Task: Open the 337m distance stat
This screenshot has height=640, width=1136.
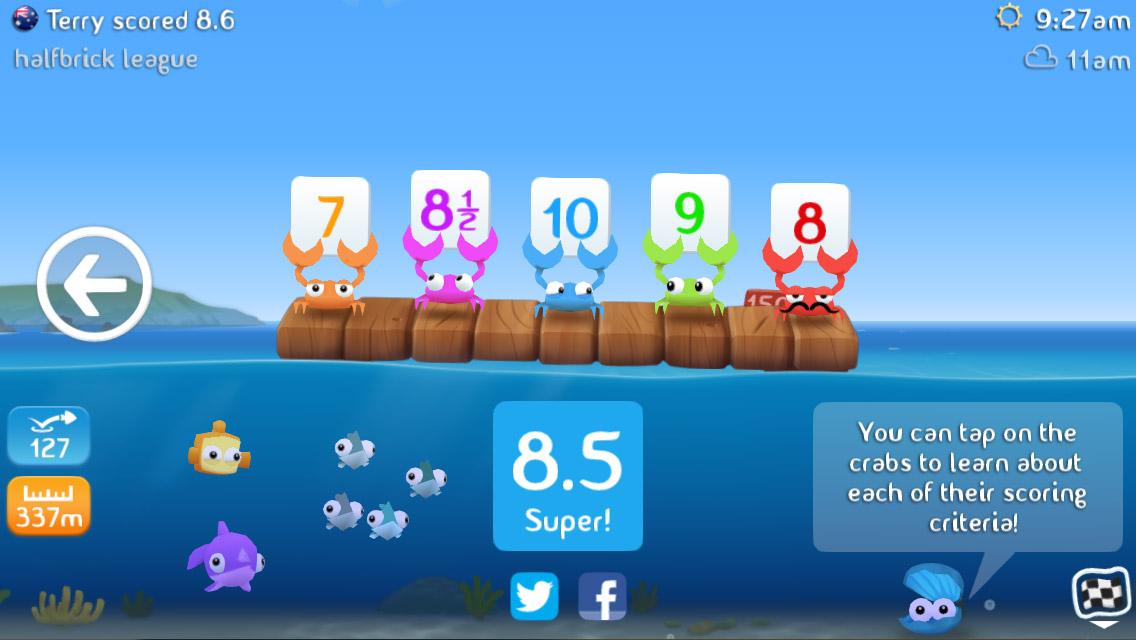Action: (x=49, y=506)
